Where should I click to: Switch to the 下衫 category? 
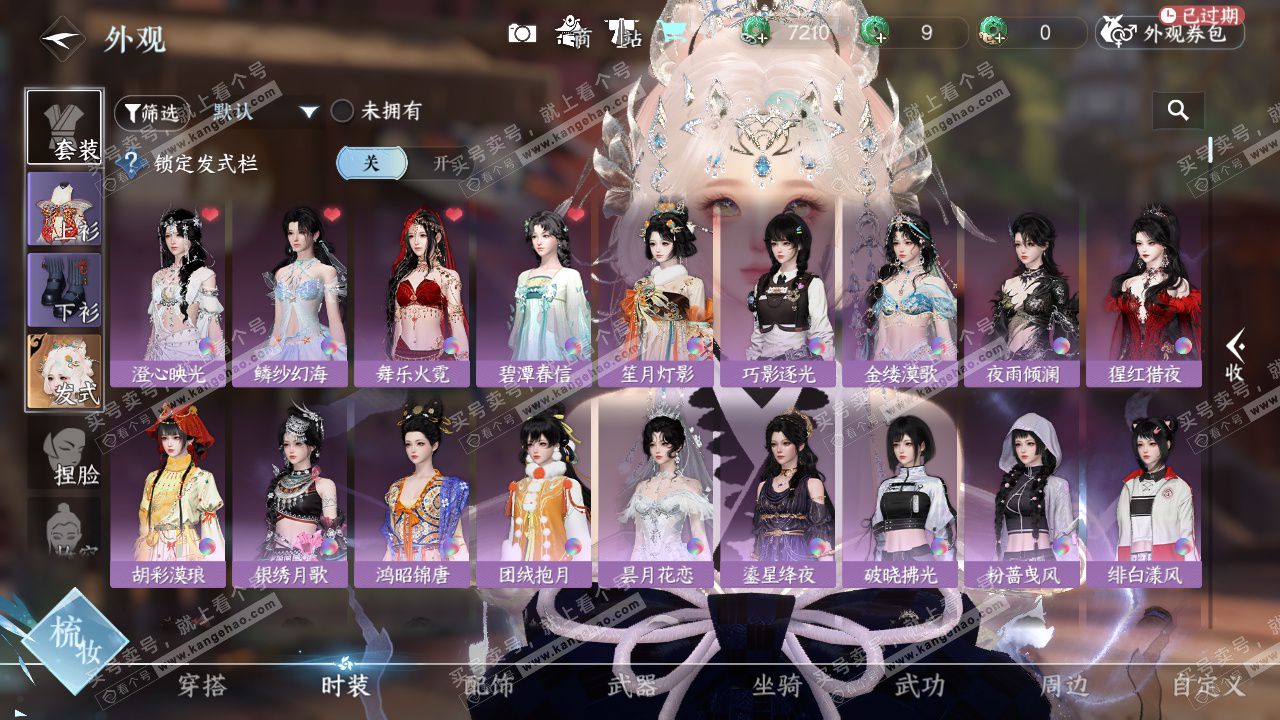tap(64, 290)
